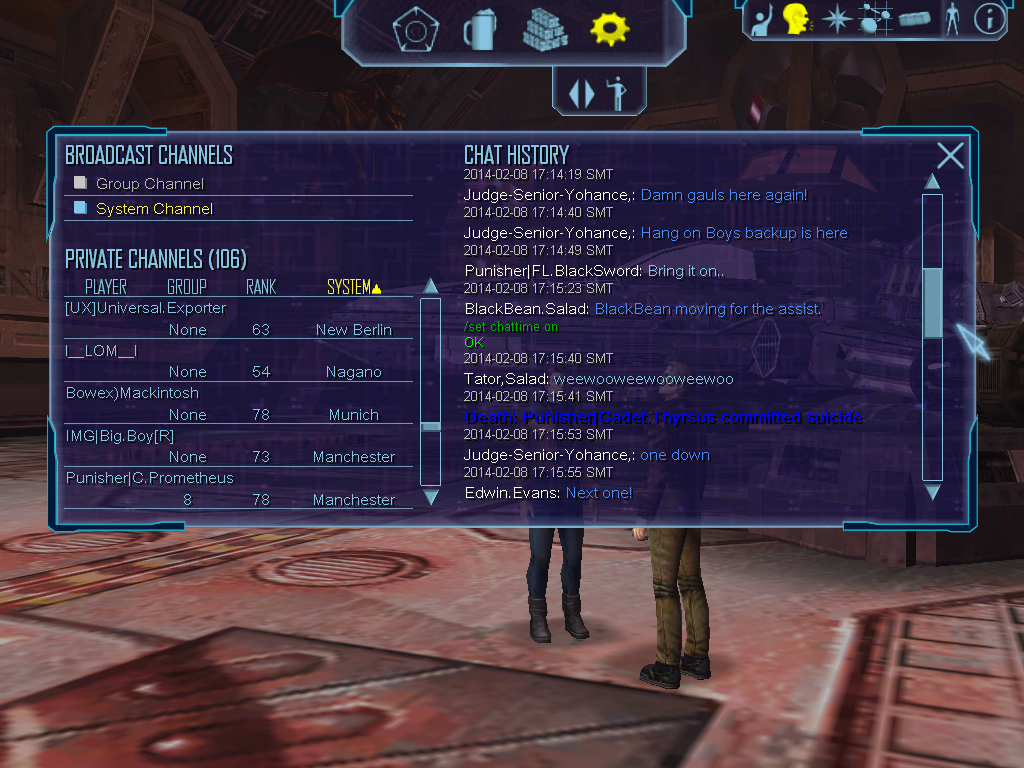Open the information icon in top bar
1024x768 pixels.
pos(989,19)
